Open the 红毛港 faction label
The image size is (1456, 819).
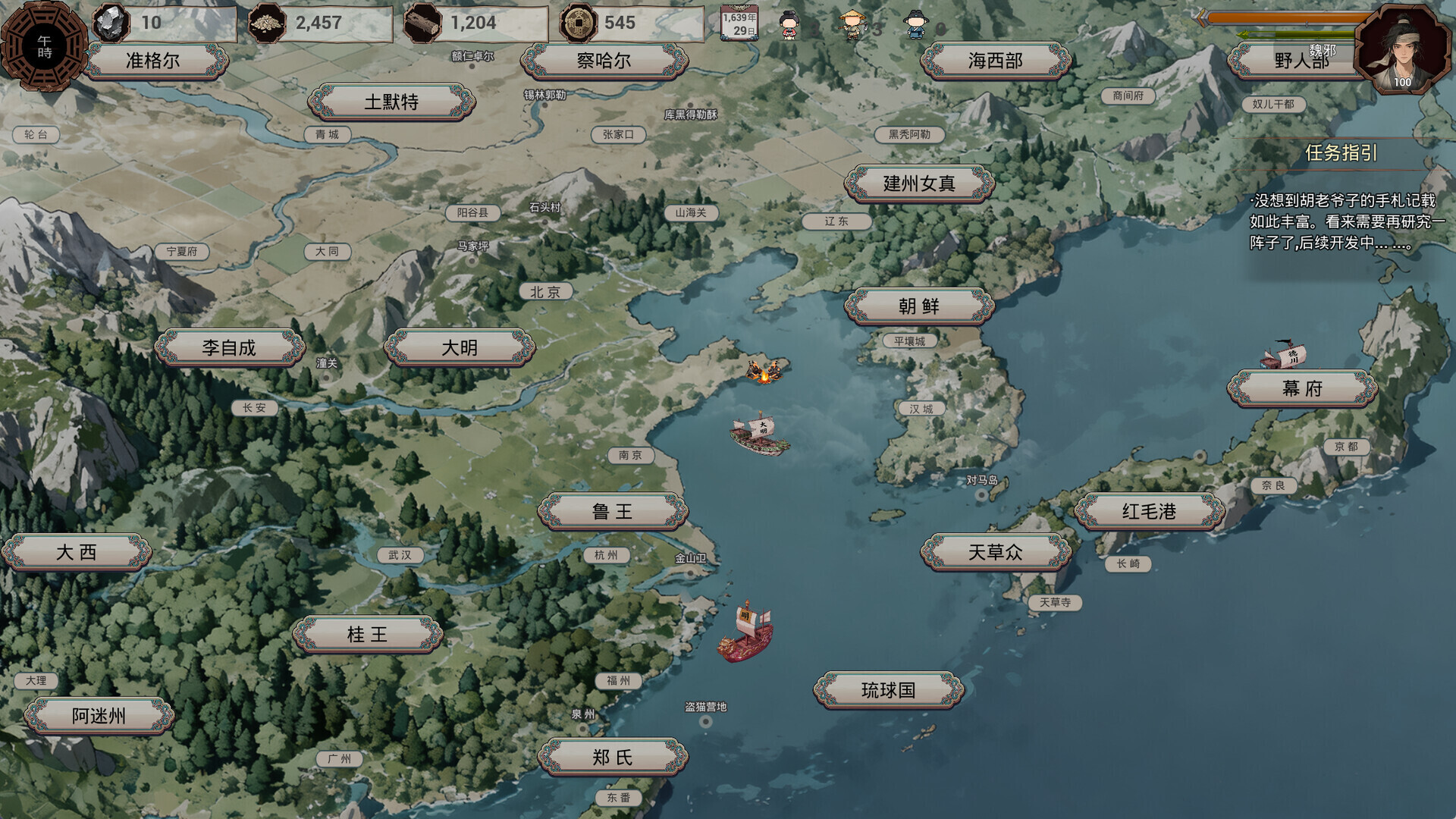(x=1149, y=511)
